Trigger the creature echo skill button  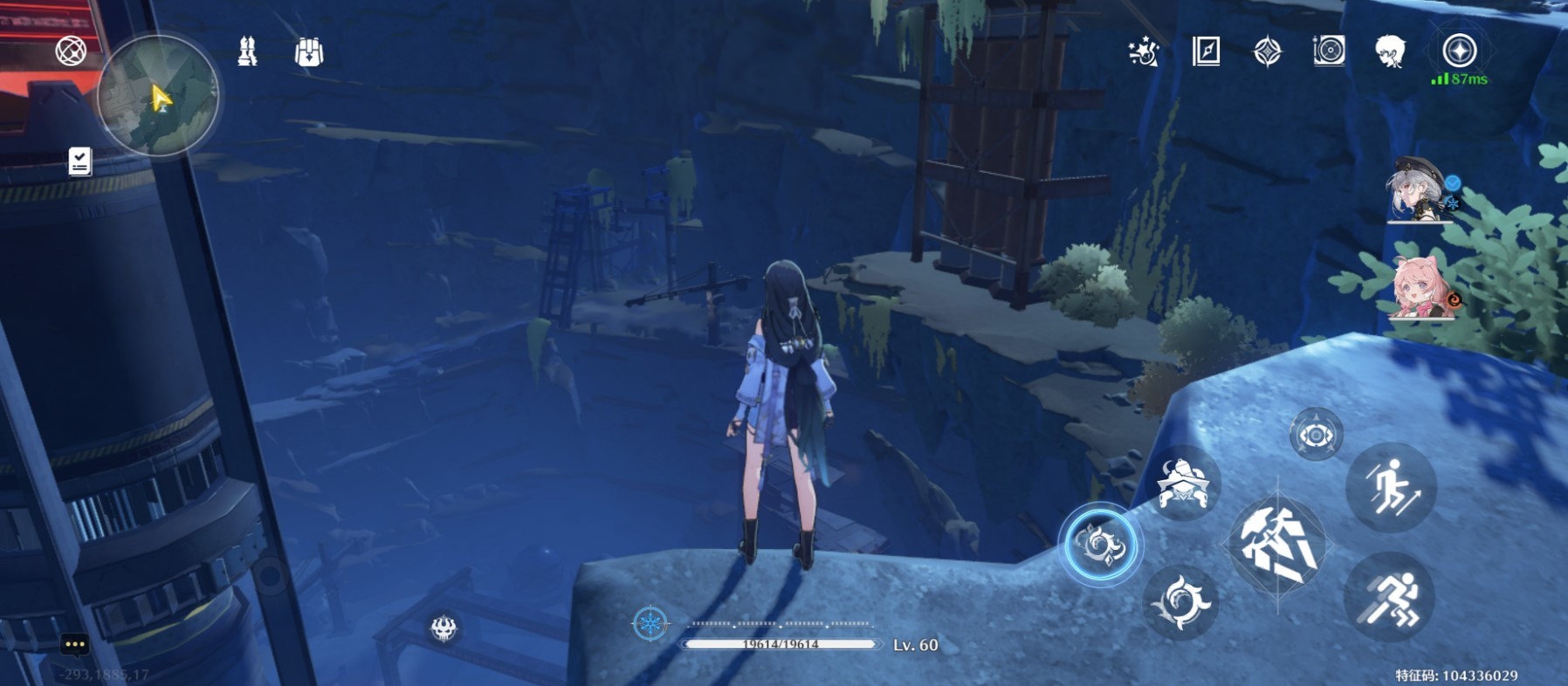pyautogui.click(x=1182, y=483)
